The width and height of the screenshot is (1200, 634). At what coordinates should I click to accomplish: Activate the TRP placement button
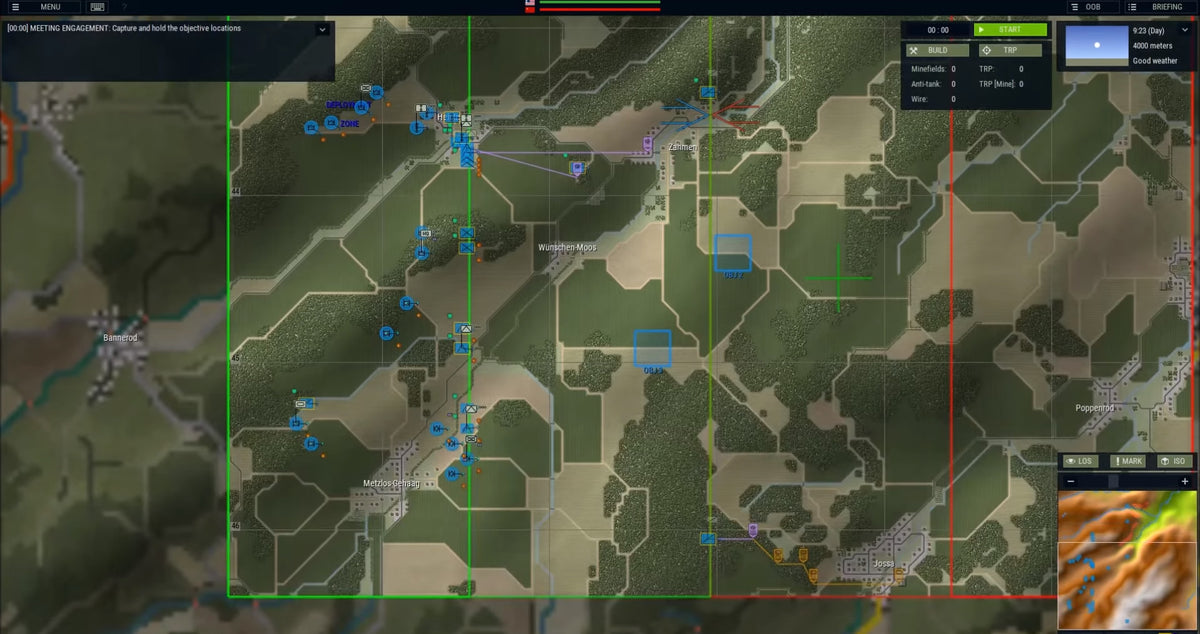pyautogui.click(x=1009, y=50)
